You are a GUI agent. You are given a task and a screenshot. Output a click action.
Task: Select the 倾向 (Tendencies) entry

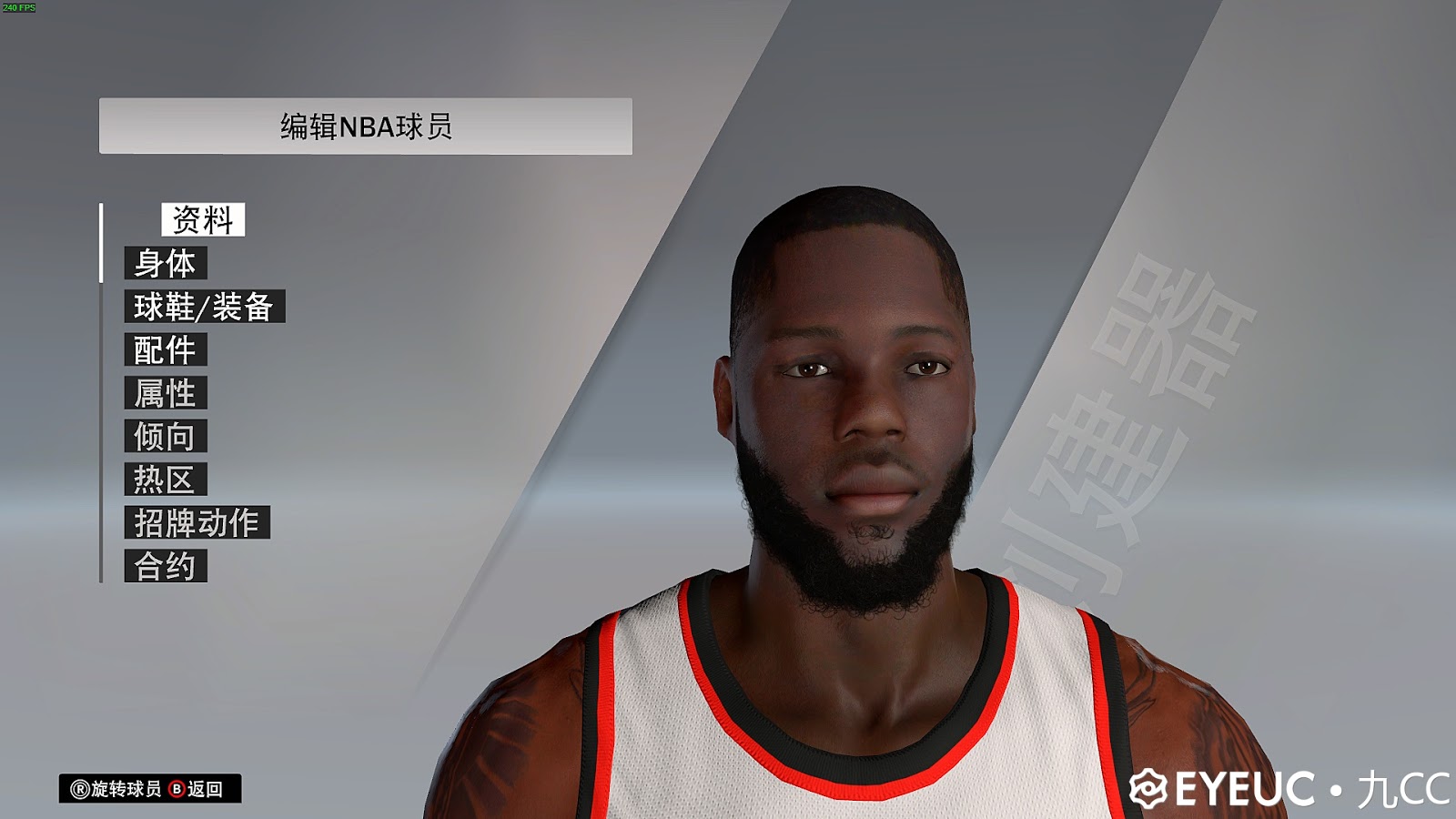click(x=167, y=437)
